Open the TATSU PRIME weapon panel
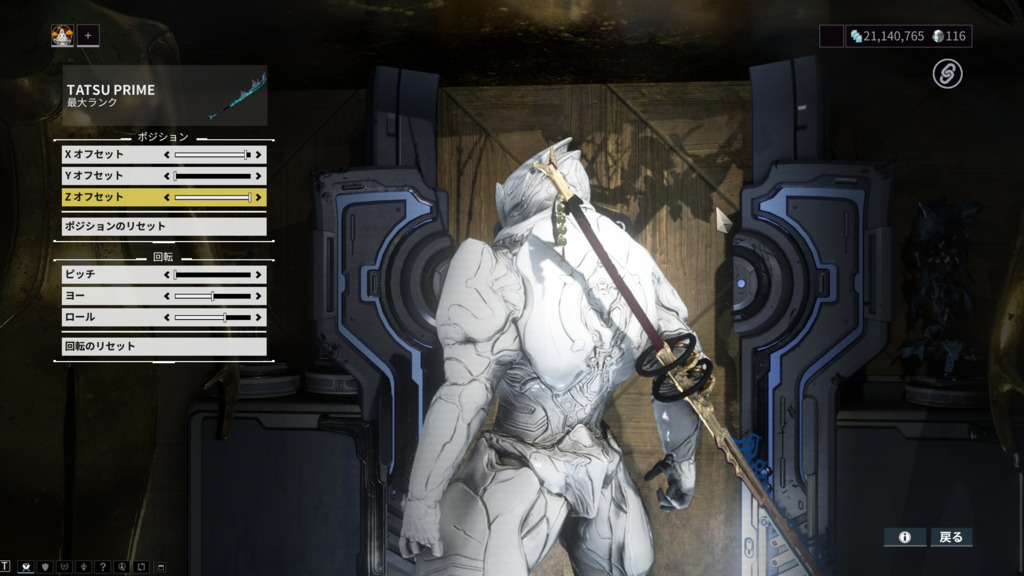1024x576 pixels. point(165,96)
